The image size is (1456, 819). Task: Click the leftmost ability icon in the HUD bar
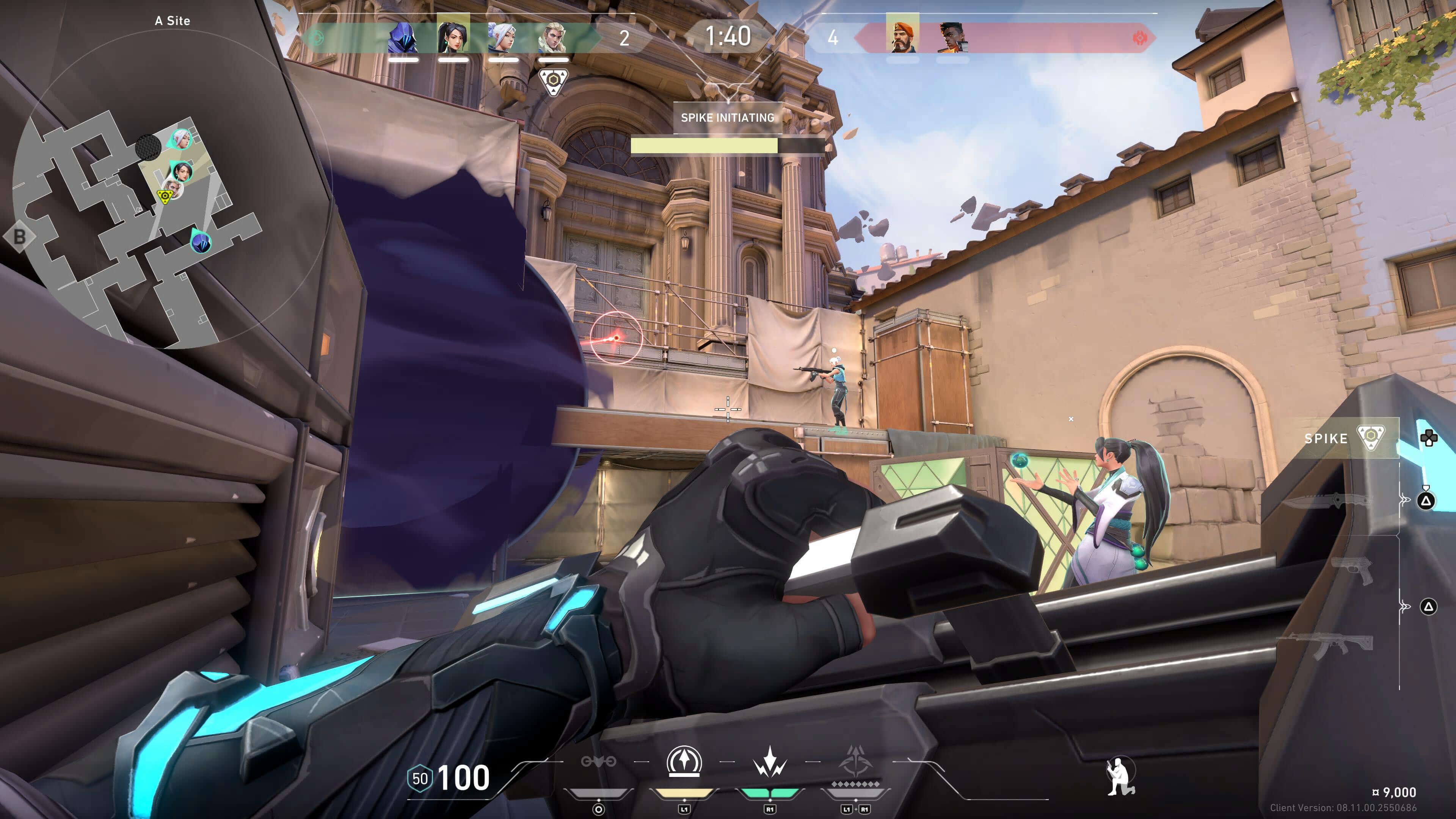pyautogui.click(x=599, y=761)
